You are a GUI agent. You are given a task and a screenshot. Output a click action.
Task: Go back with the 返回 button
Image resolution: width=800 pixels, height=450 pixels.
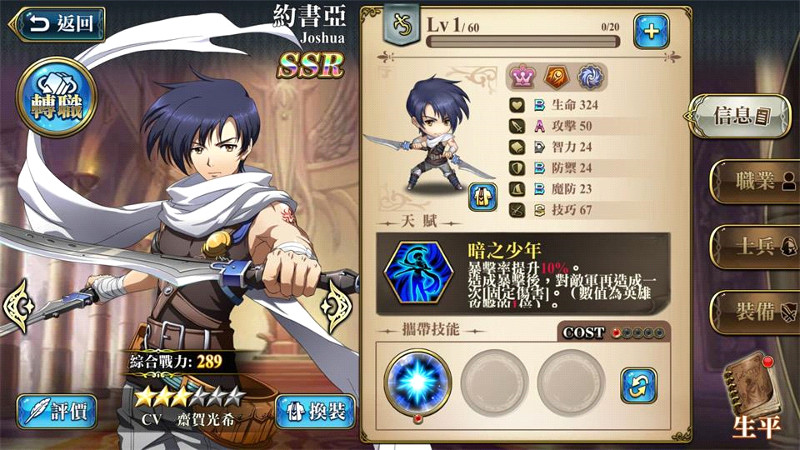pos(57,22)
